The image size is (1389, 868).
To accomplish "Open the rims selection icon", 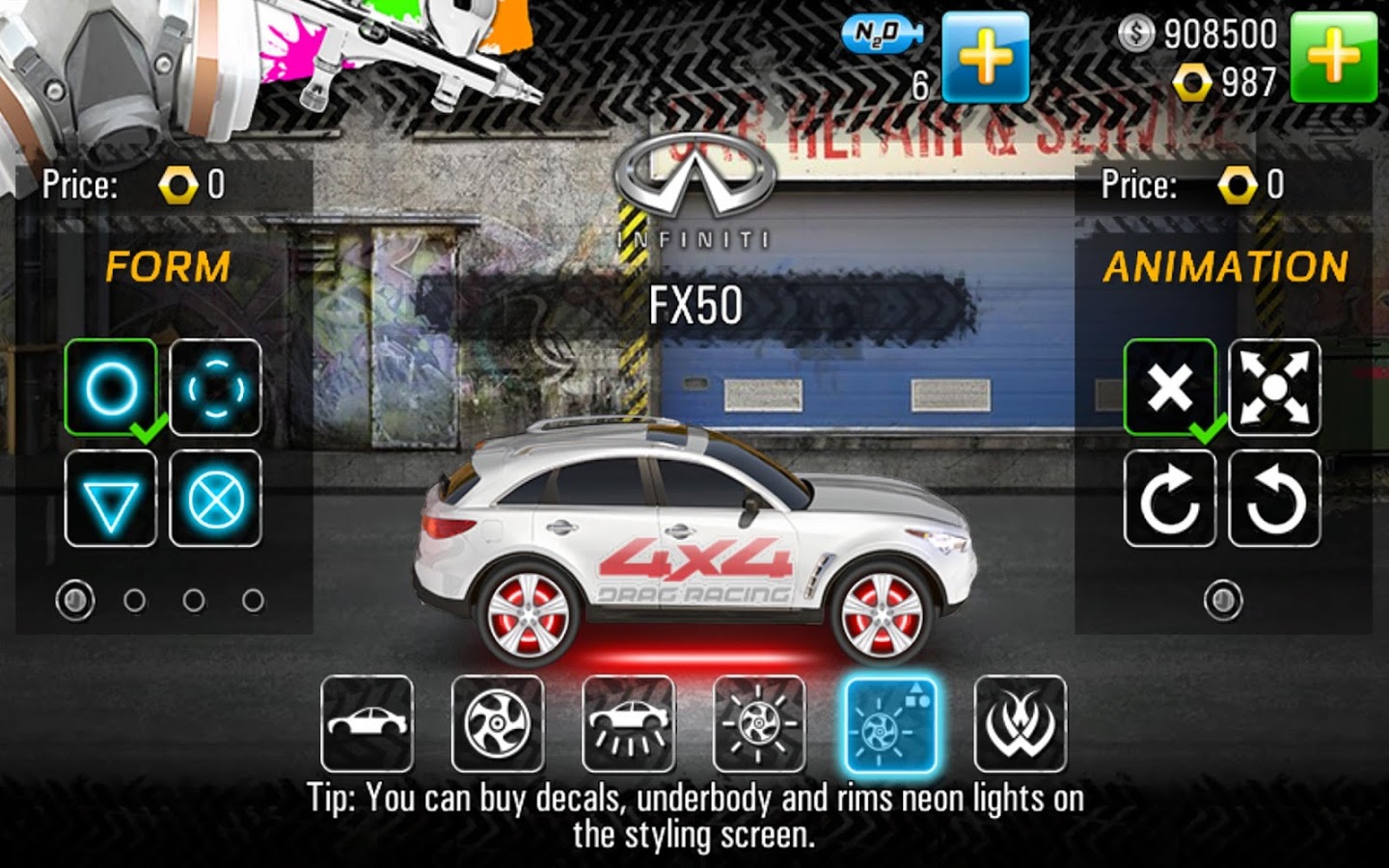I will coord(497,725).
